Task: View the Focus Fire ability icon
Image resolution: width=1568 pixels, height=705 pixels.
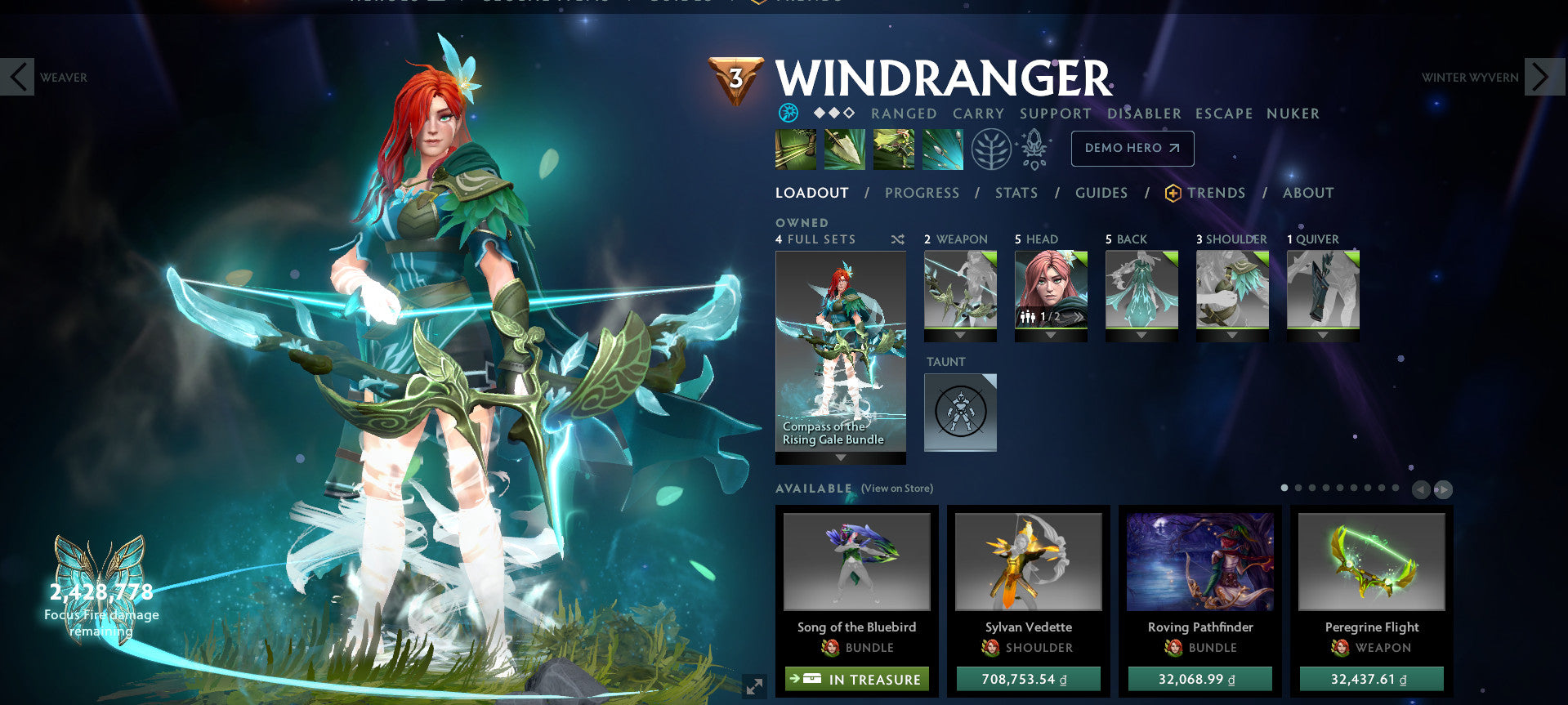Action: (942, 149)
